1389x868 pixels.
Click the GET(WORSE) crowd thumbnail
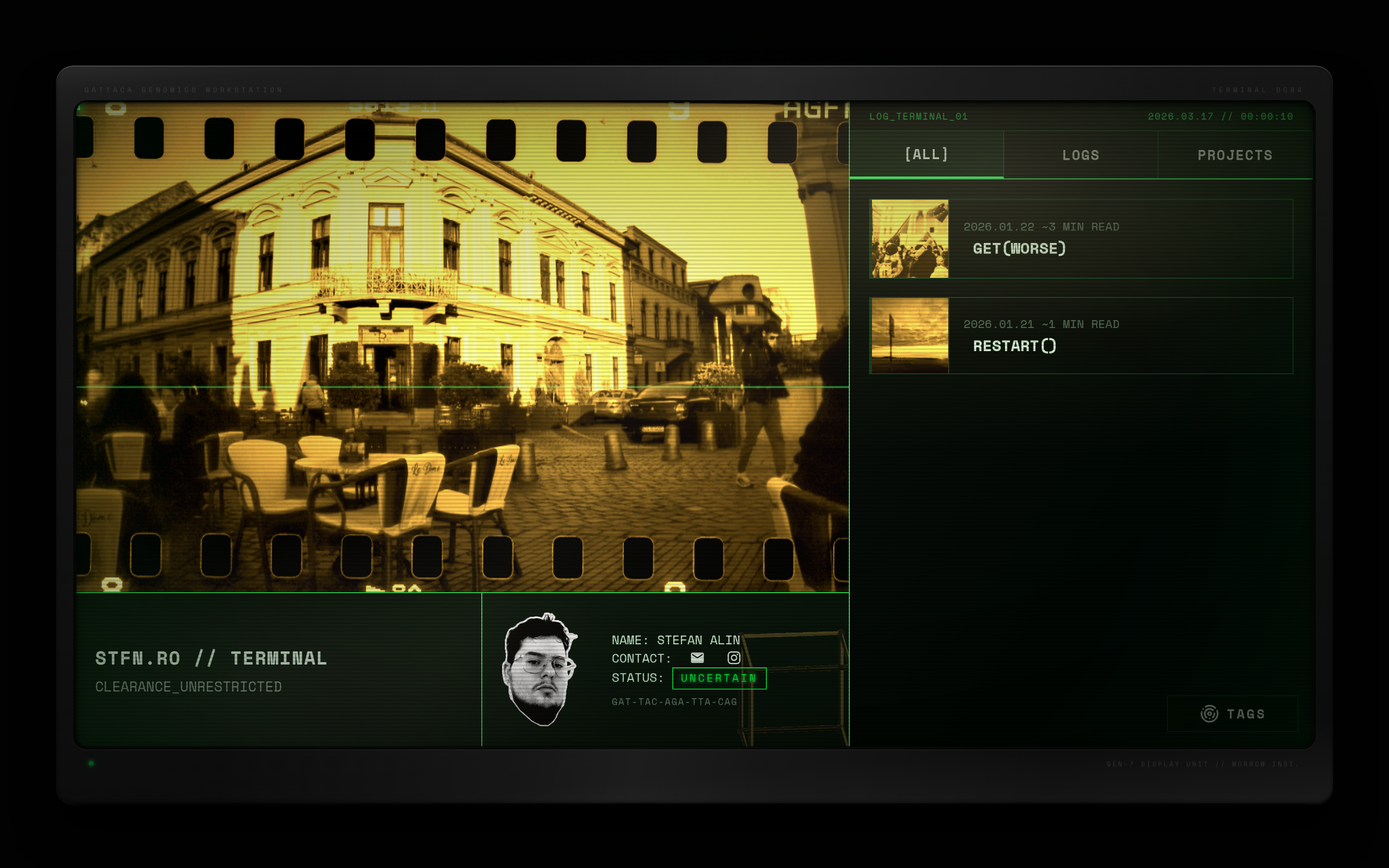[910, 239]
